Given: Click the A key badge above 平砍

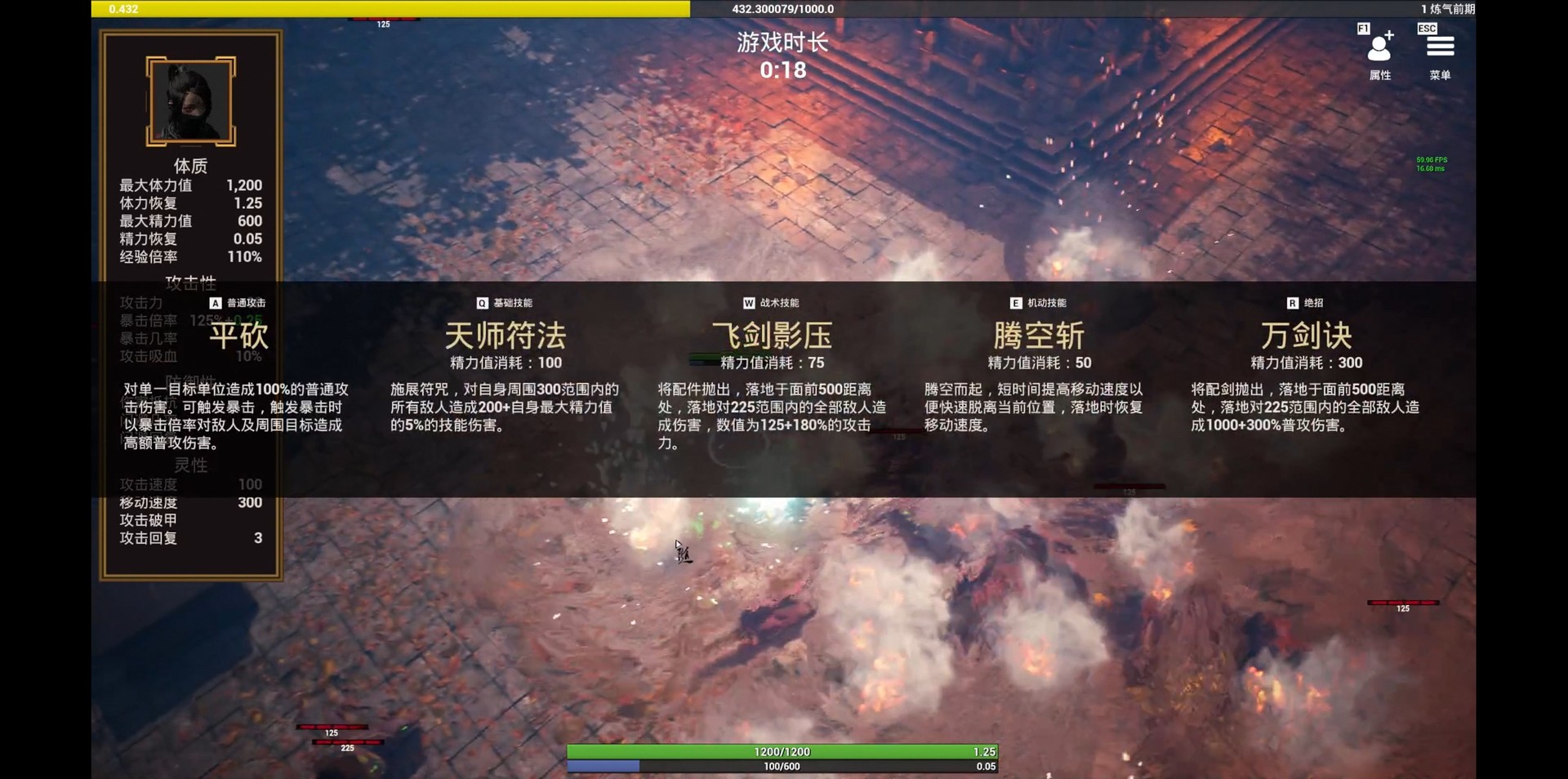Looking at the screenshot, I should [214, 303].
